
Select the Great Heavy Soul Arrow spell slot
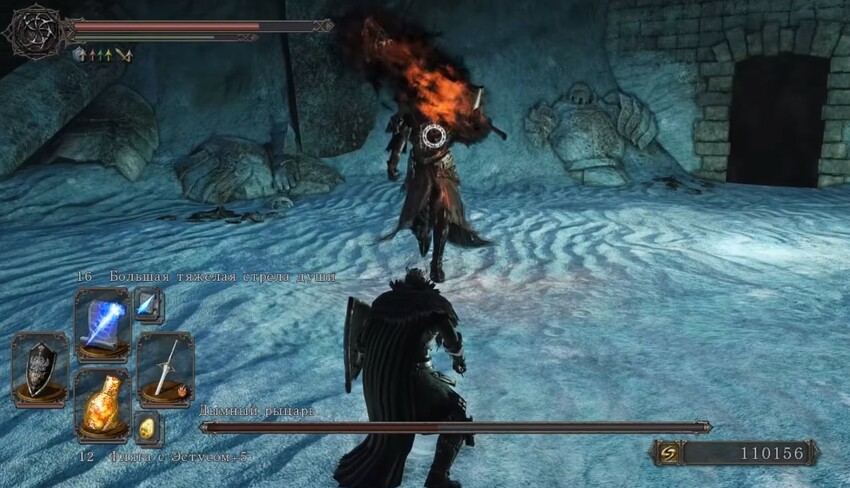click(x=102, y=323)
